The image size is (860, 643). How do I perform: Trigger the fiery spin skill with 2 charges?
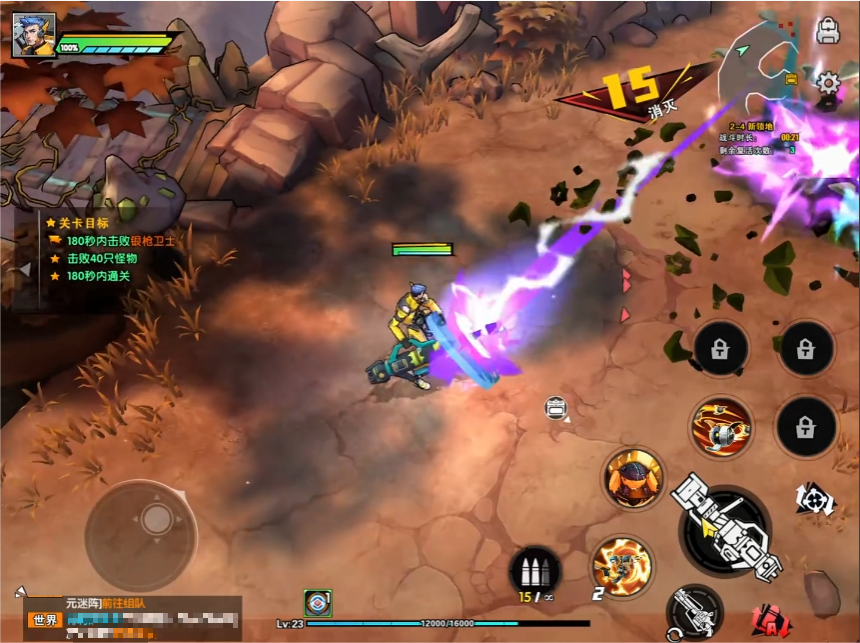click(x=622, y=566)
